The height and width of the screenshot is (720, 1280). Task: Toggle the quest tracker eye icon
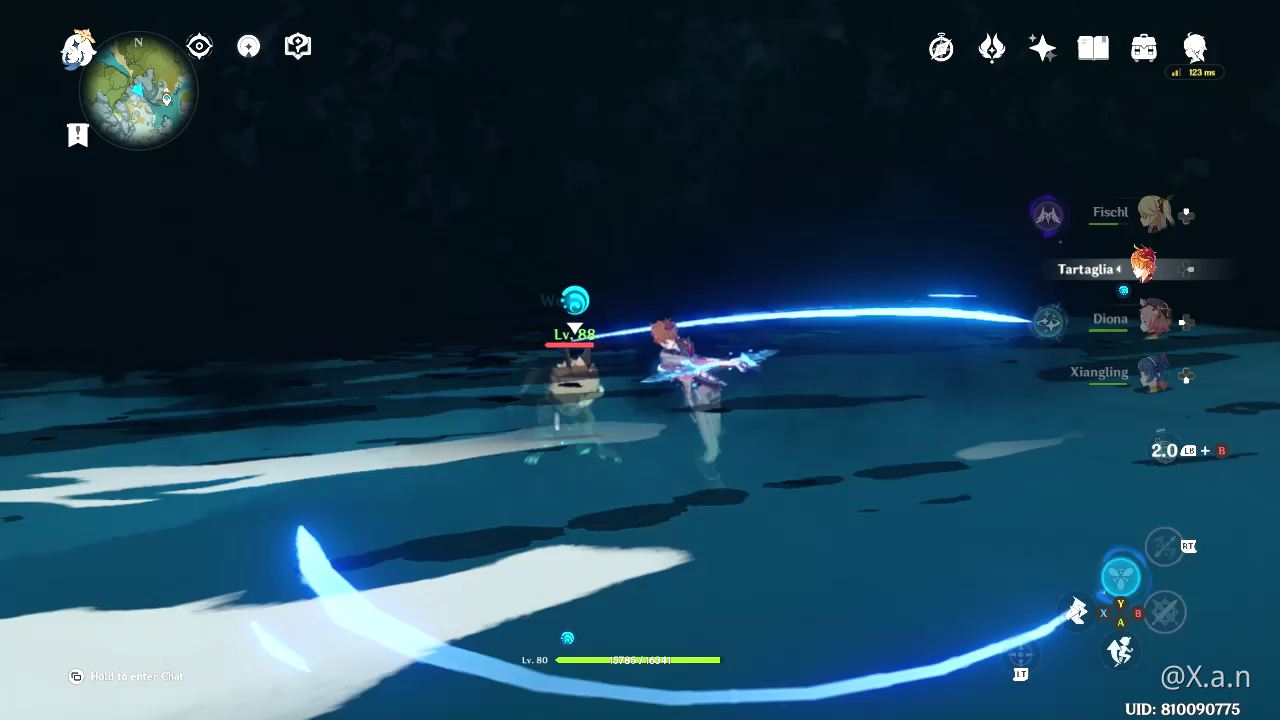[x=198, y=45]
